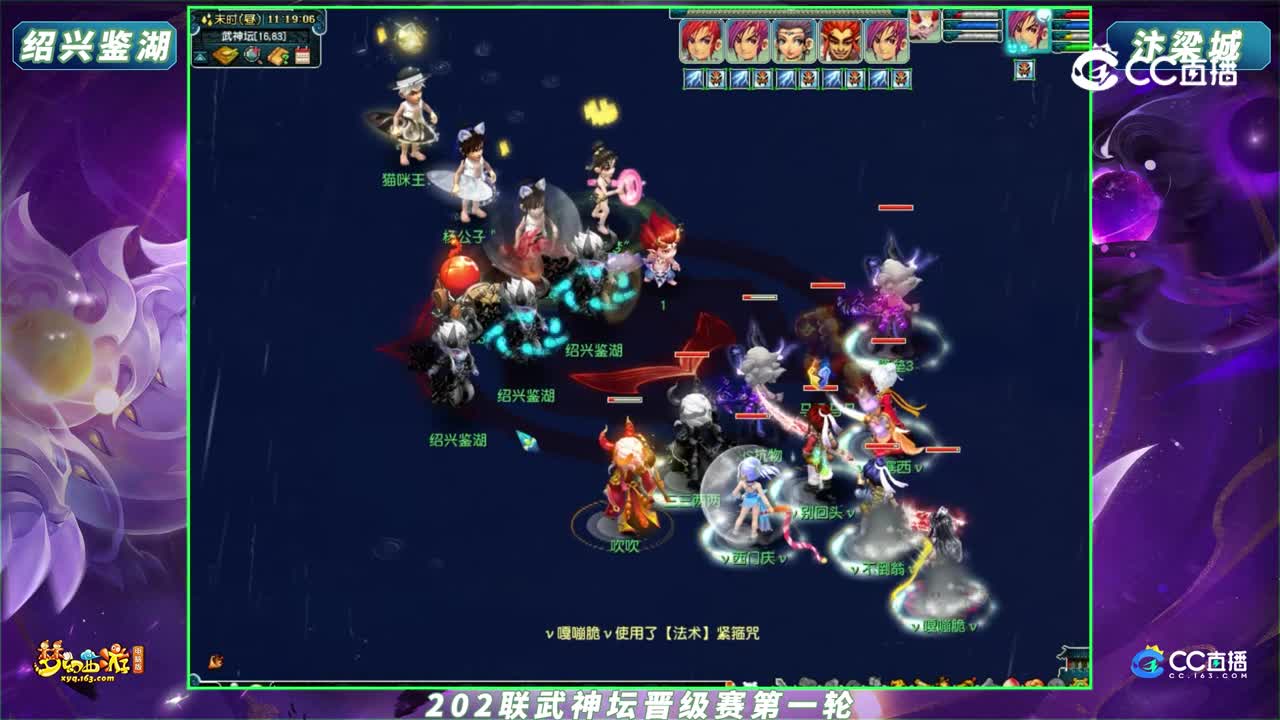Click the triangle formation icon at minimap bottom-left corner
The image size is (1280, 720).
(200, 58)
